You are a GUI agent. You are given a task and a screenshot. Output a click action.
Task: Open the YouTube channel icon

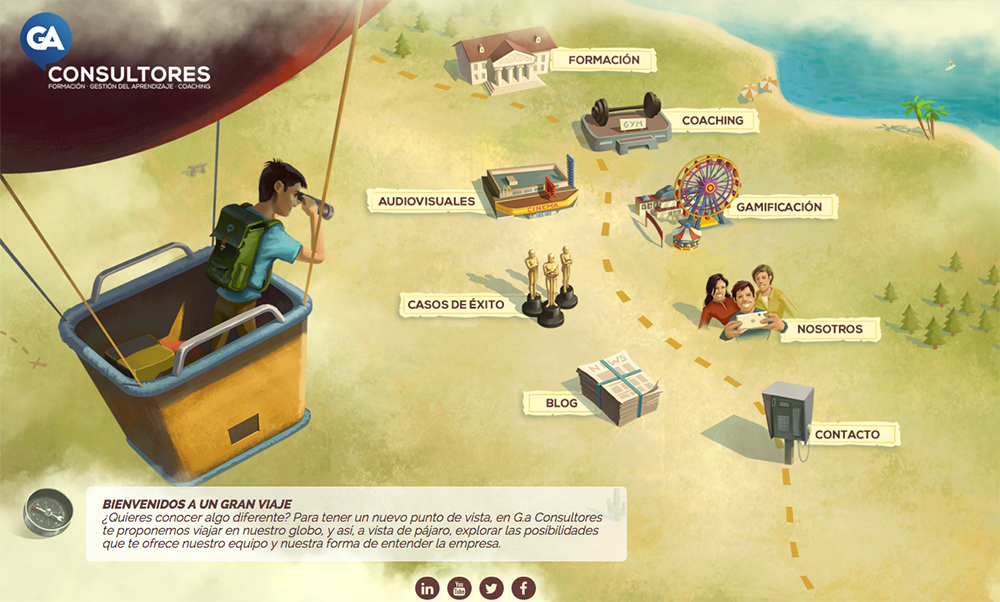point(460,588)
